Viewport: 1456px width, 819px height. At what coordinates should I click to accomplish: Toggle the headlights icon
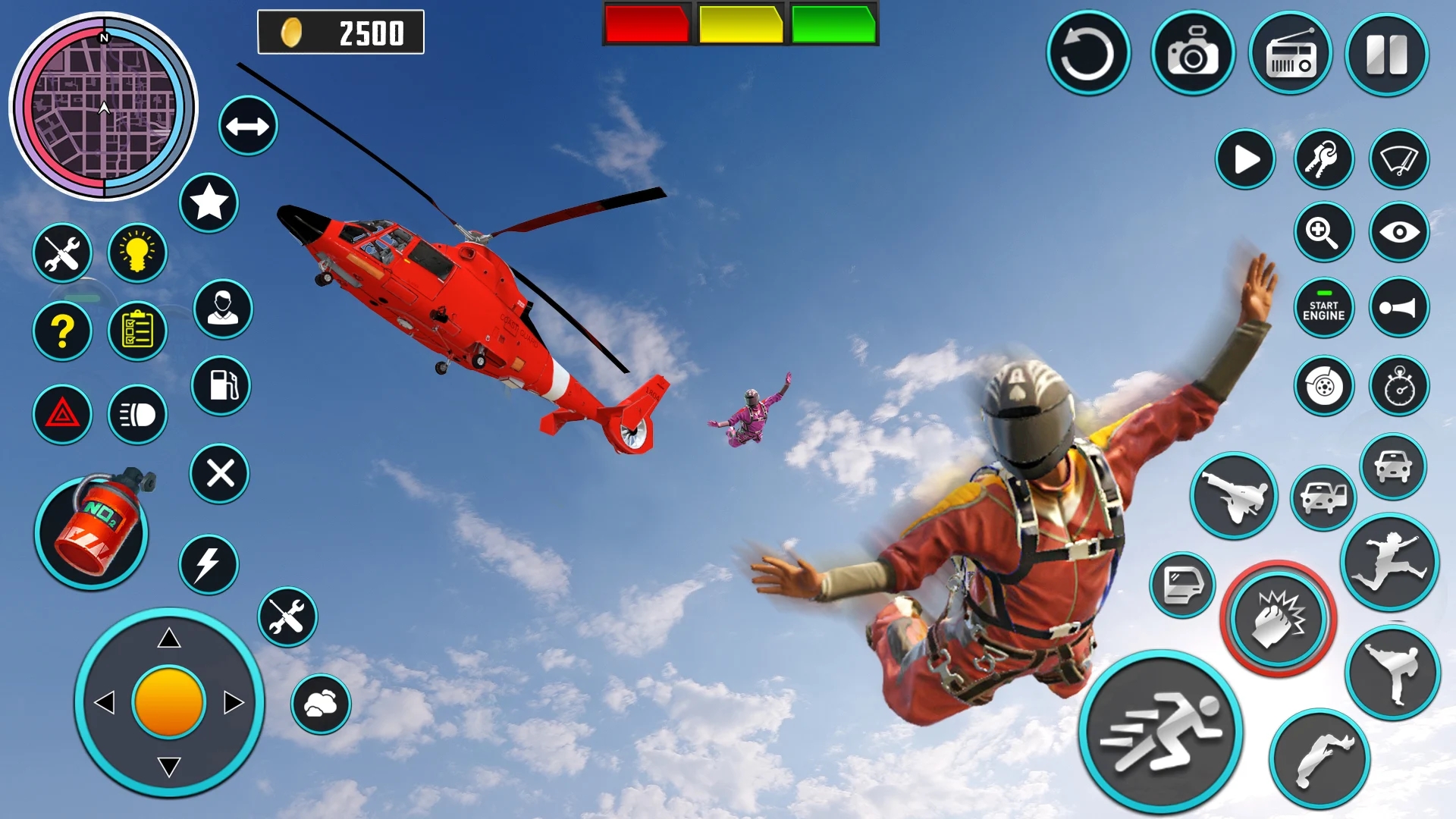click(x=137, y=415)
